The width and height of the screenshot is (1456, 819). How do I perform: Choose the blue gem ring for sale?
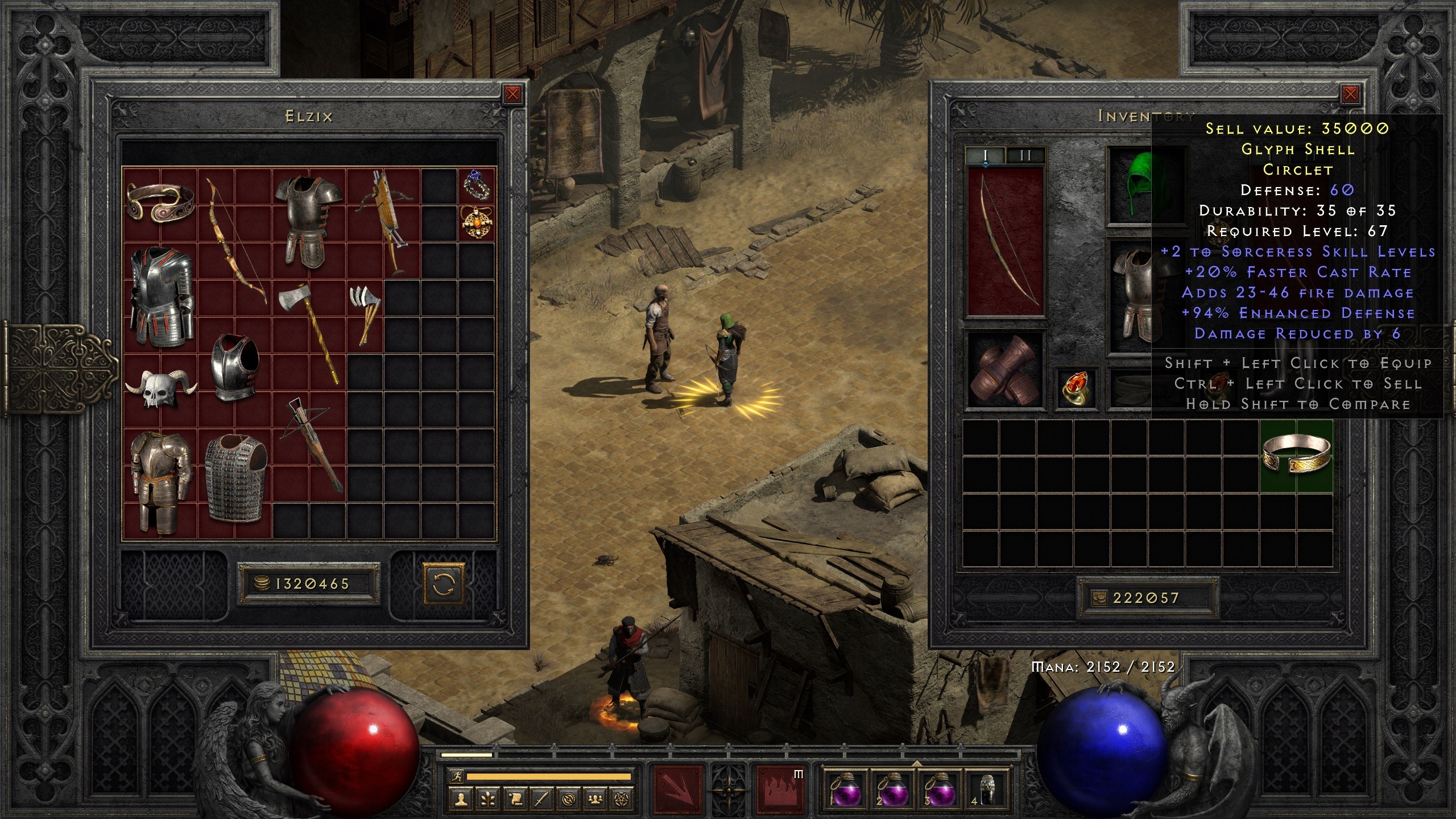point(477,184)
